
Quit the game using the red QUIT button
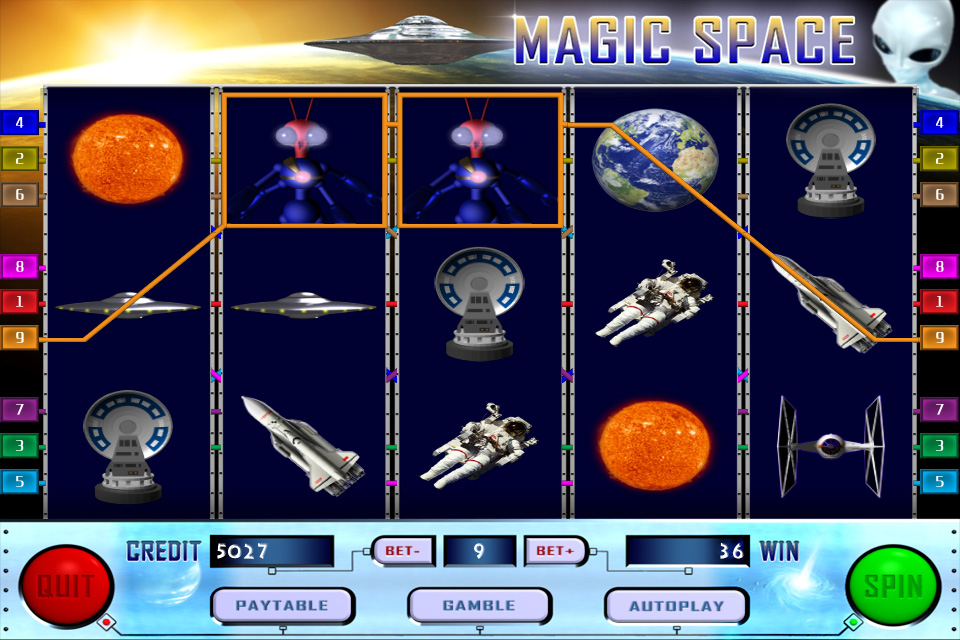pyautogui.click(x=66, y=585)
